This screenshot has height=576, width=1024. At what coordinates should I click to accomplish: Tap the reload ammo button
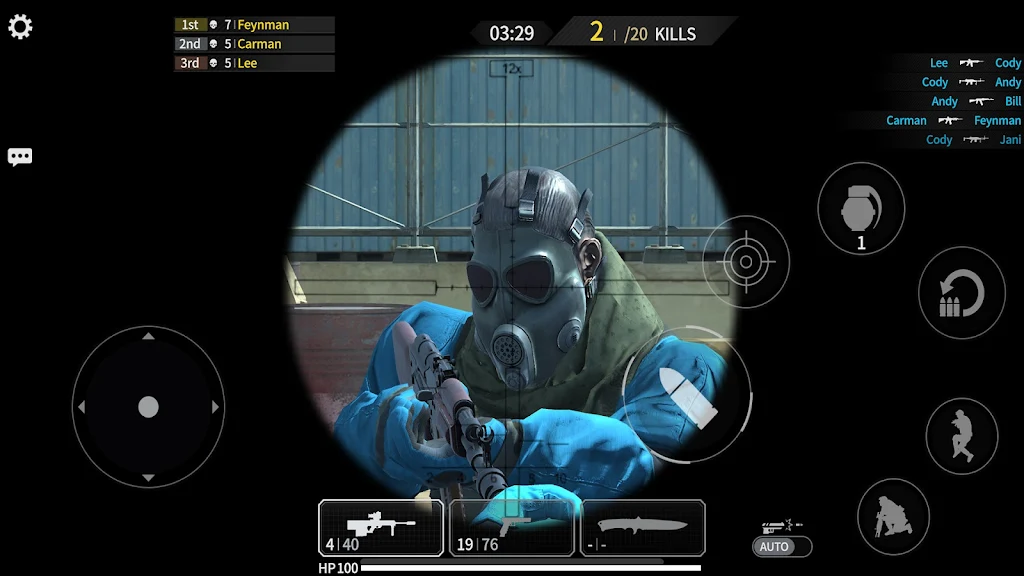[961, 293]
